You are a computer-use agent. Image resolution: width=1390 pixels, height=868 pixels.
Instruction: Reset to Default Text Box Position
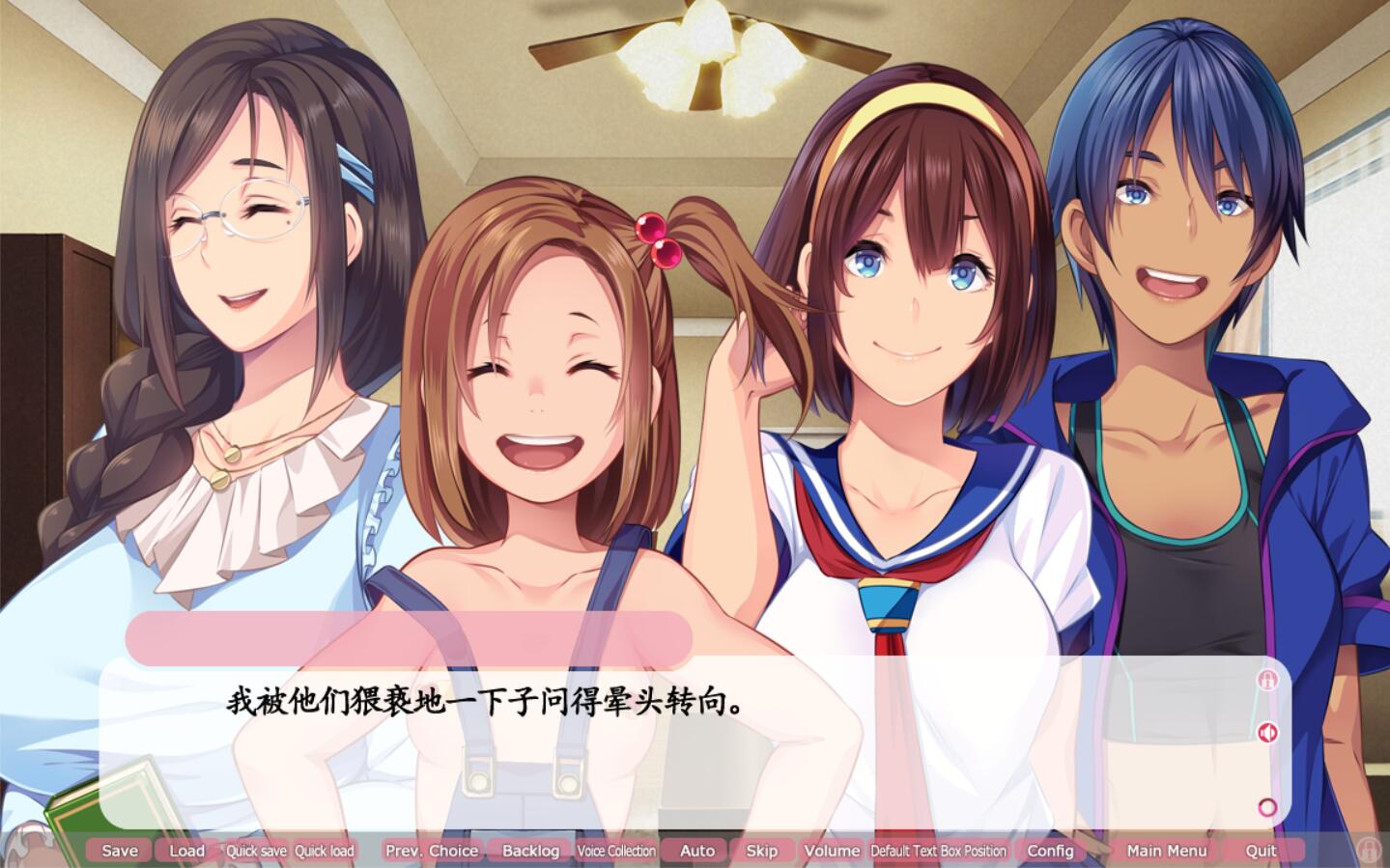tap(938, 851)
